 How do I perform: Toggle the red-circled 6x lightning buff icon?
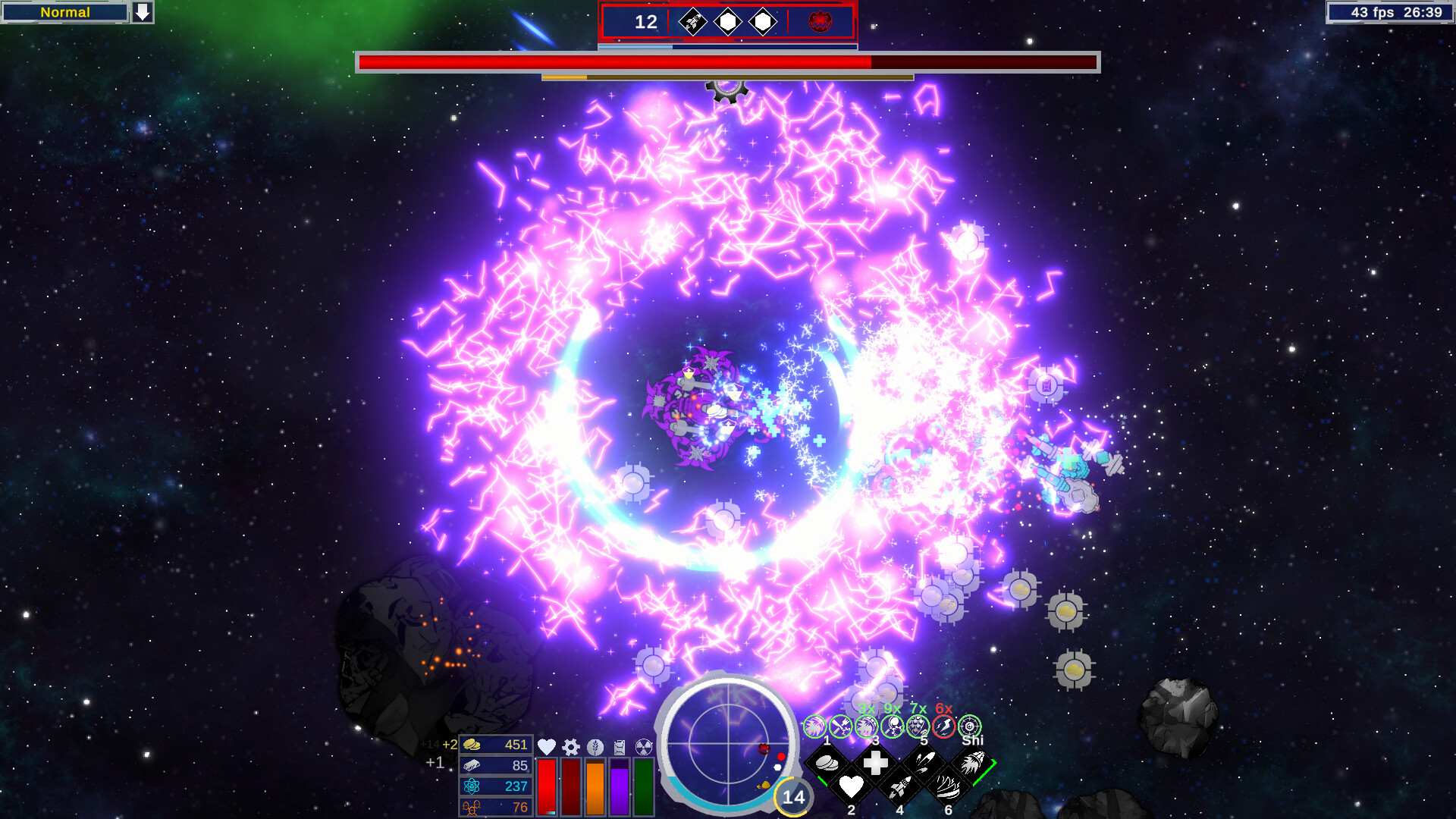tap(944, 726)
